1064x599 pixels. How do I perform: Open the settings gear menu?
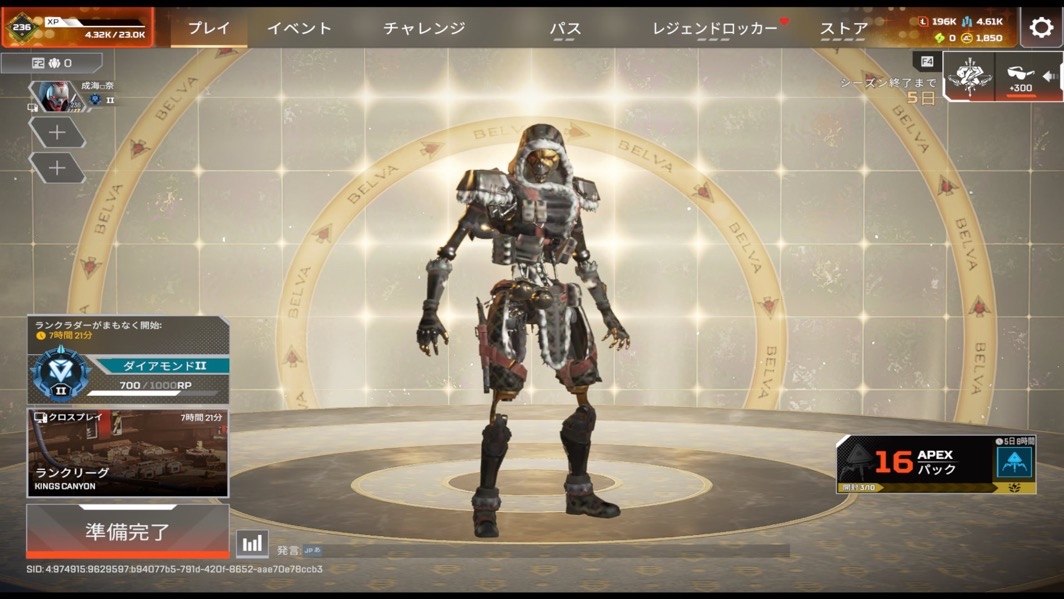[1041, 28]
